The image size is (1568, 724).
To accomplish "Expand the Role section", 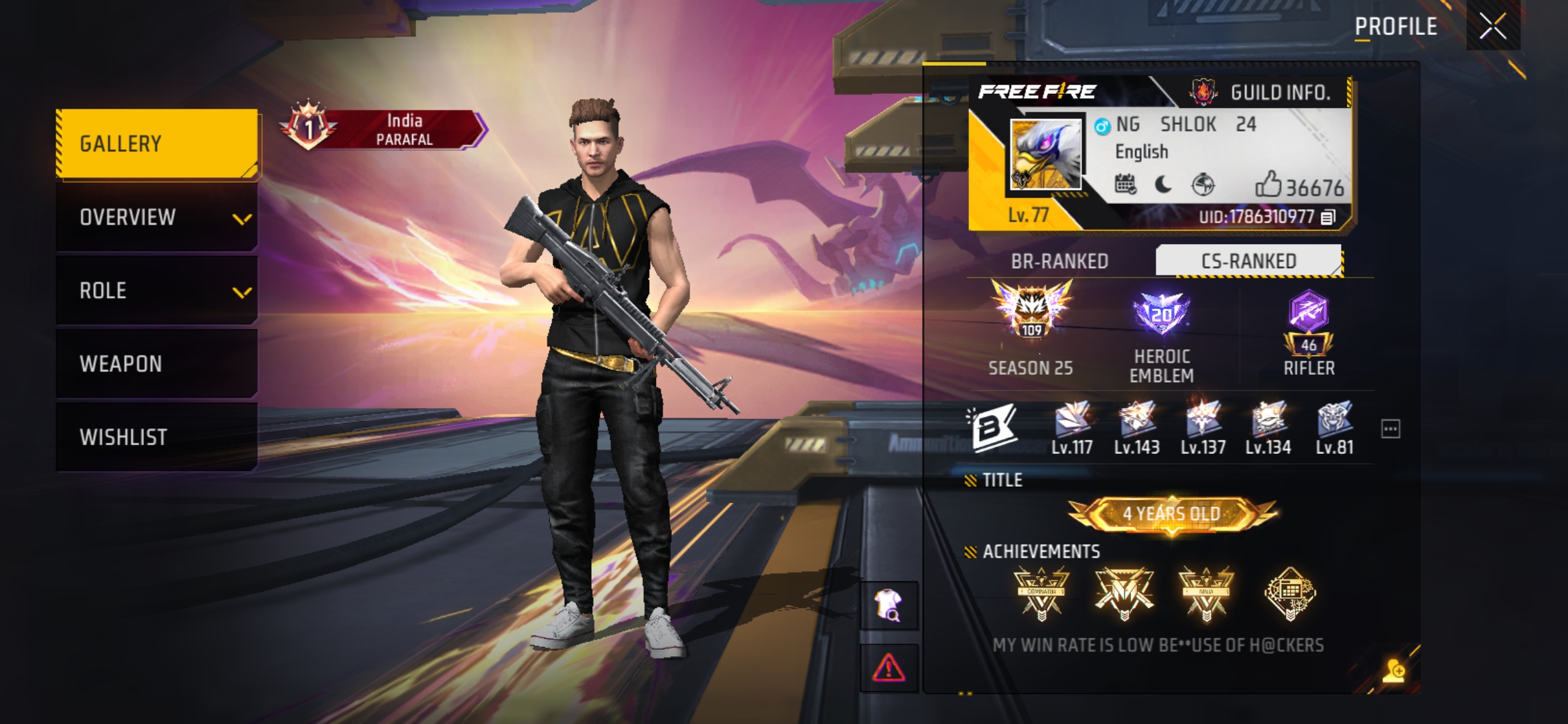I will [157, 290].
